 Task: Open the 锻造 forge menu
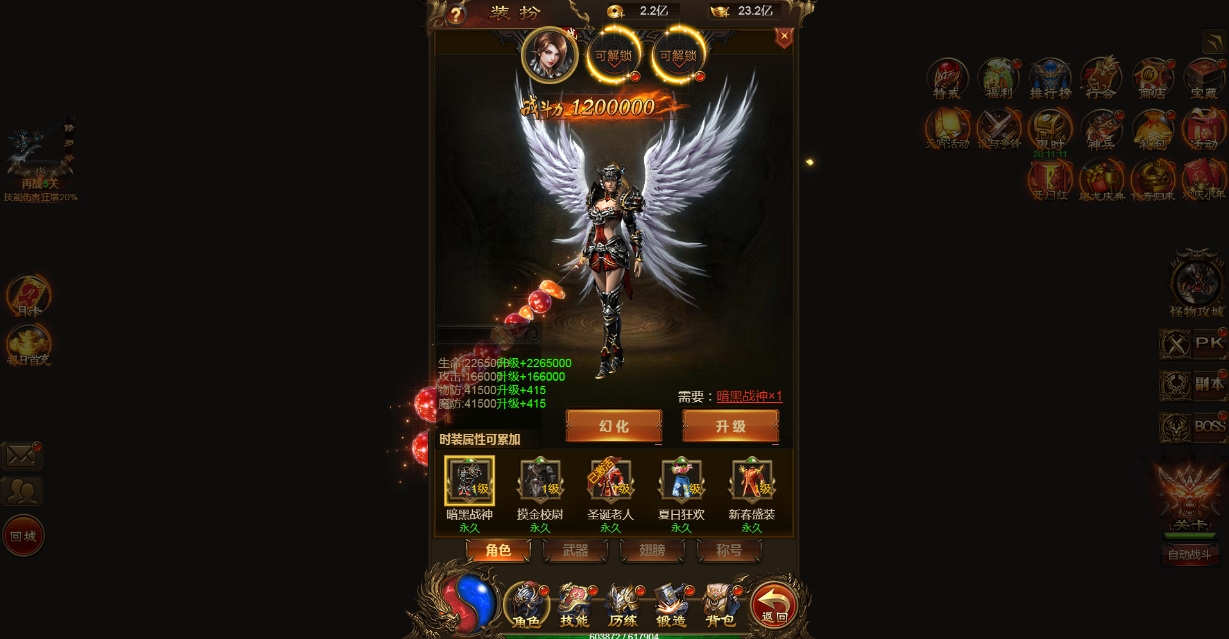pyautogui.click(x=671, y=604)
